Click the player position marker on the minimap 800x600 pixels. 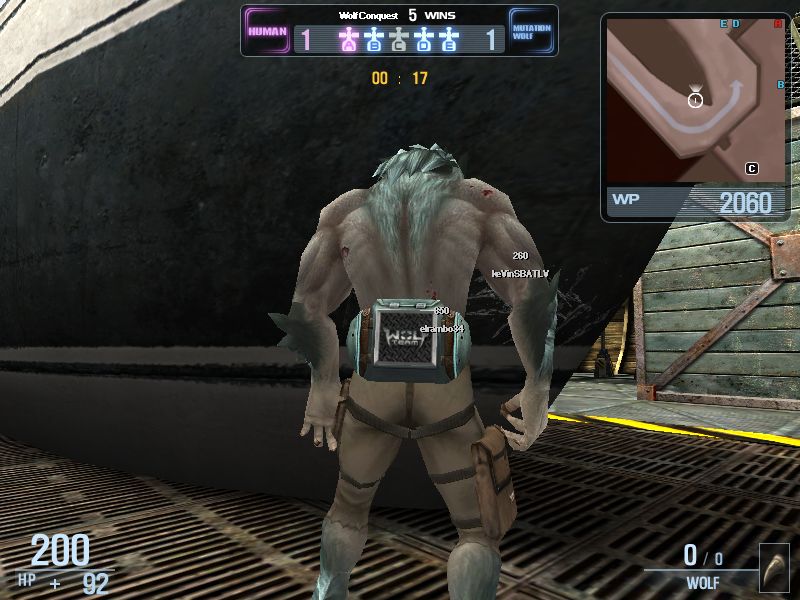point(695,98)
